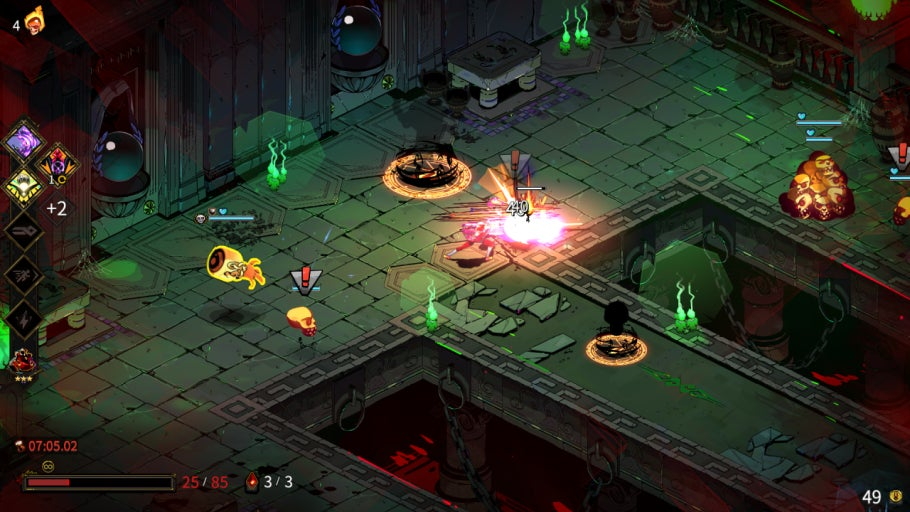The width and height of the screenshot is (910, 512).
Task: Inspect the three-star red keepsake icon
Action: coord(22,362)
